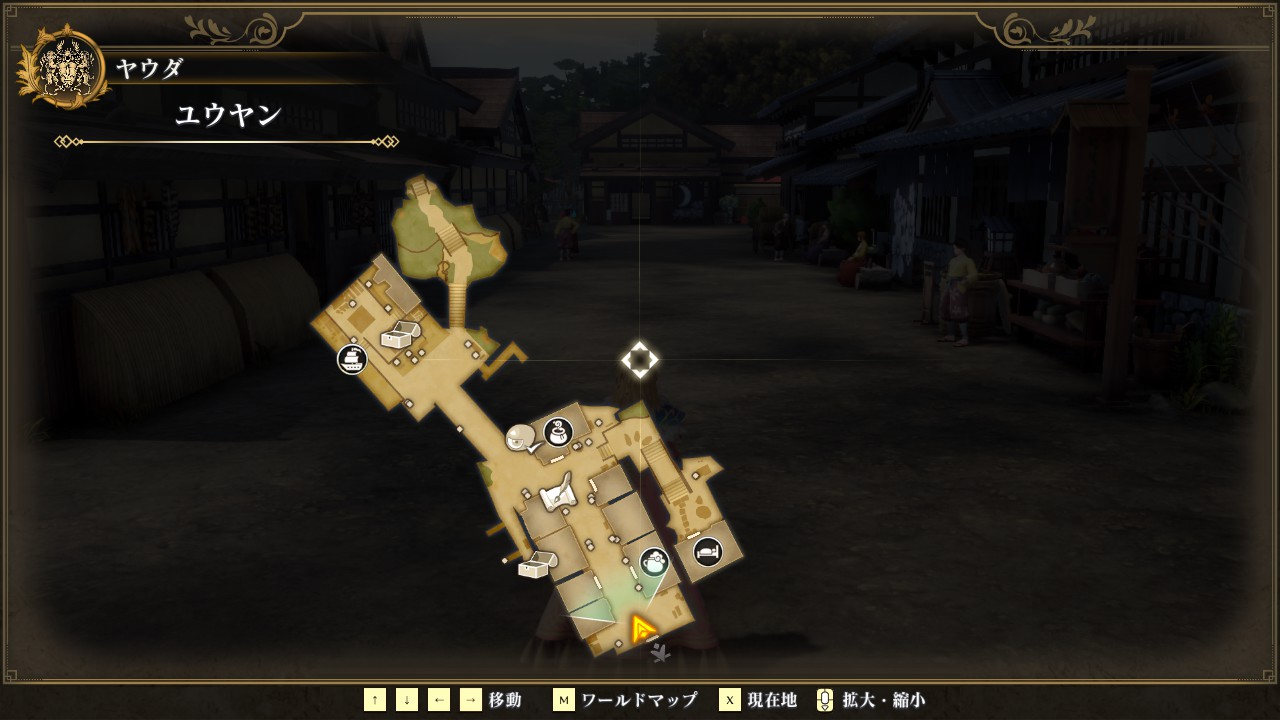Click the diamond map cursor

tap(640, 360)
